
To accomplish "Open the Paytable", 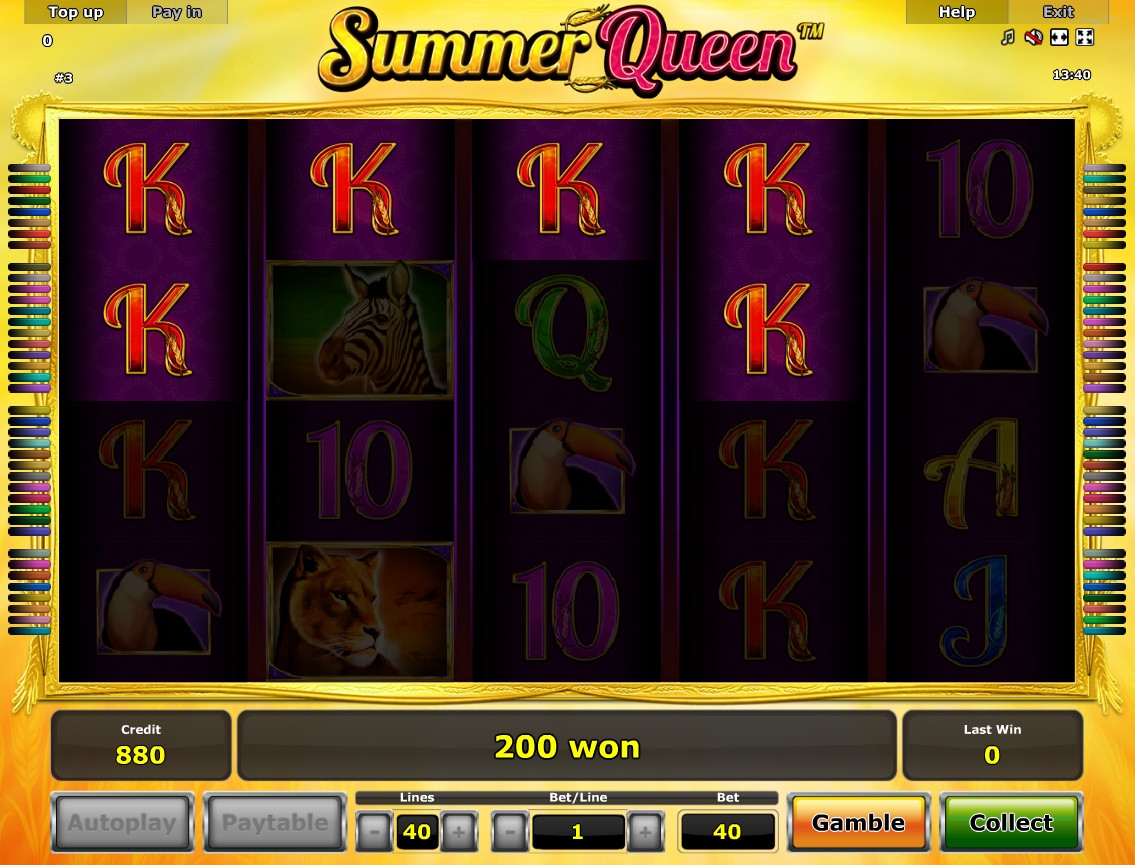I will (275, 823).
